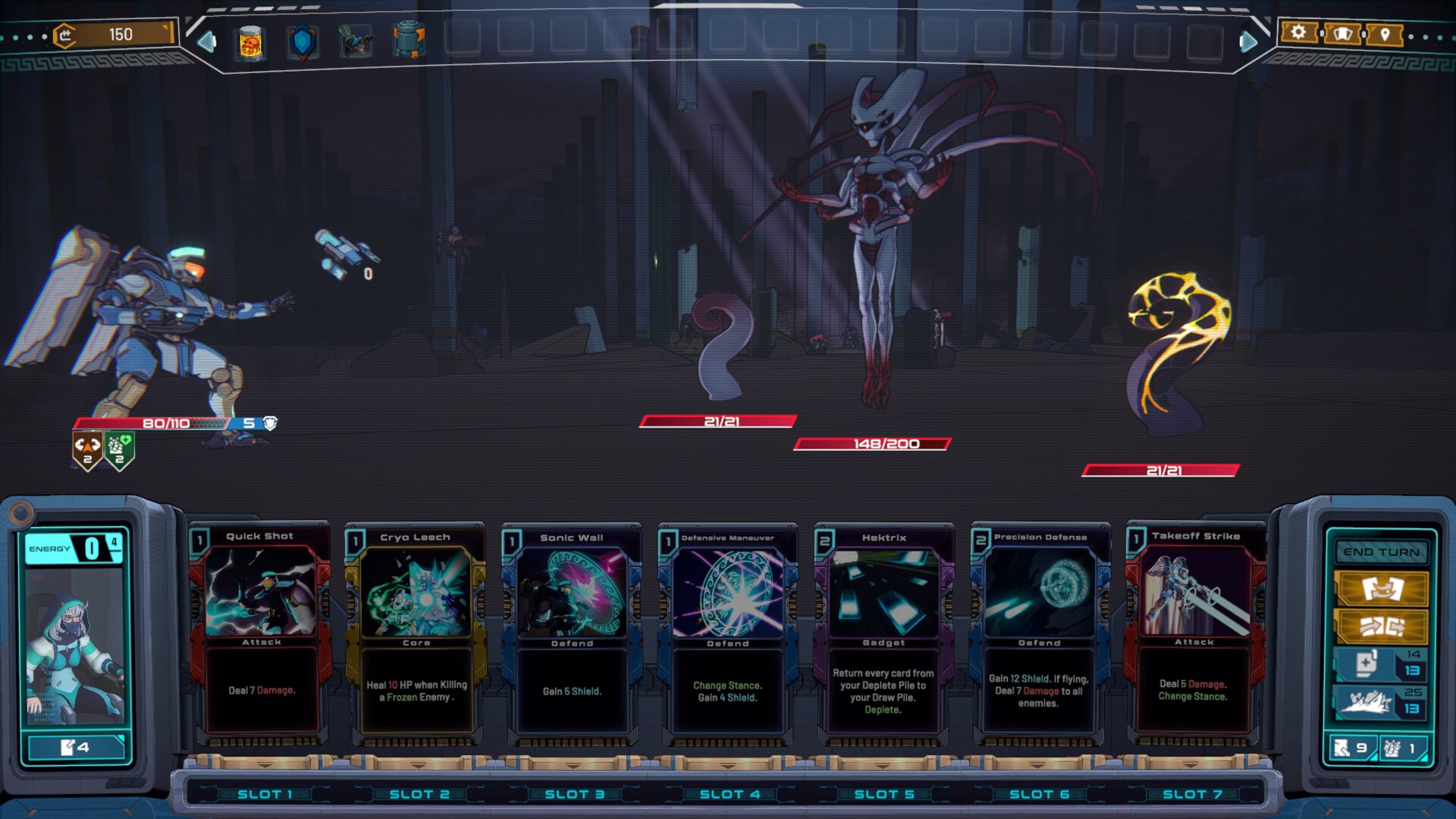Image resolution: width=1456 pixels, height=819 pixels.
Task: Pick the Sonic Wall defend card
Action: 572,631
